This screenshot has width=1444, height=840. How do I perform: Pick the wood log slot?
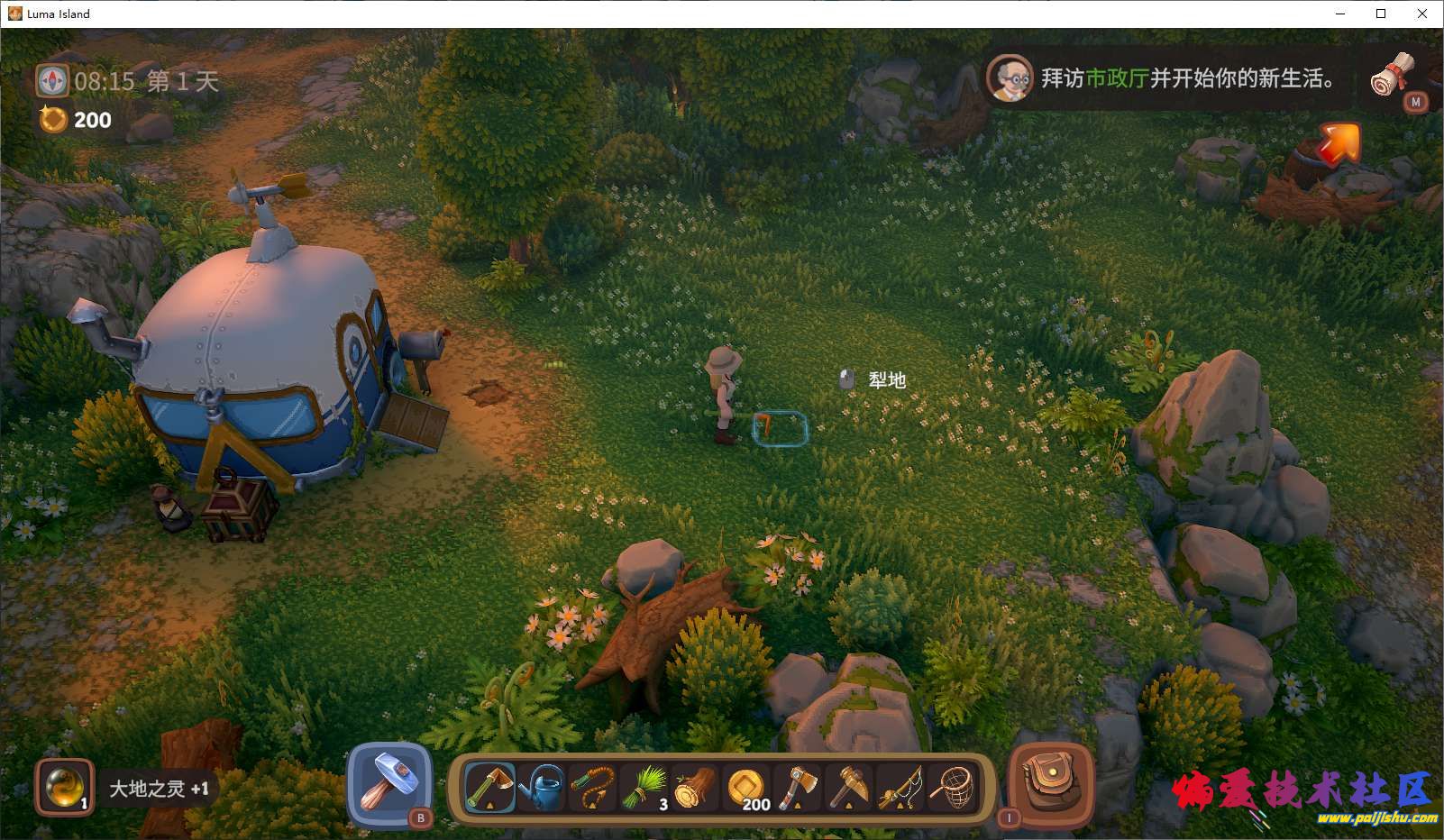point(695,788)
